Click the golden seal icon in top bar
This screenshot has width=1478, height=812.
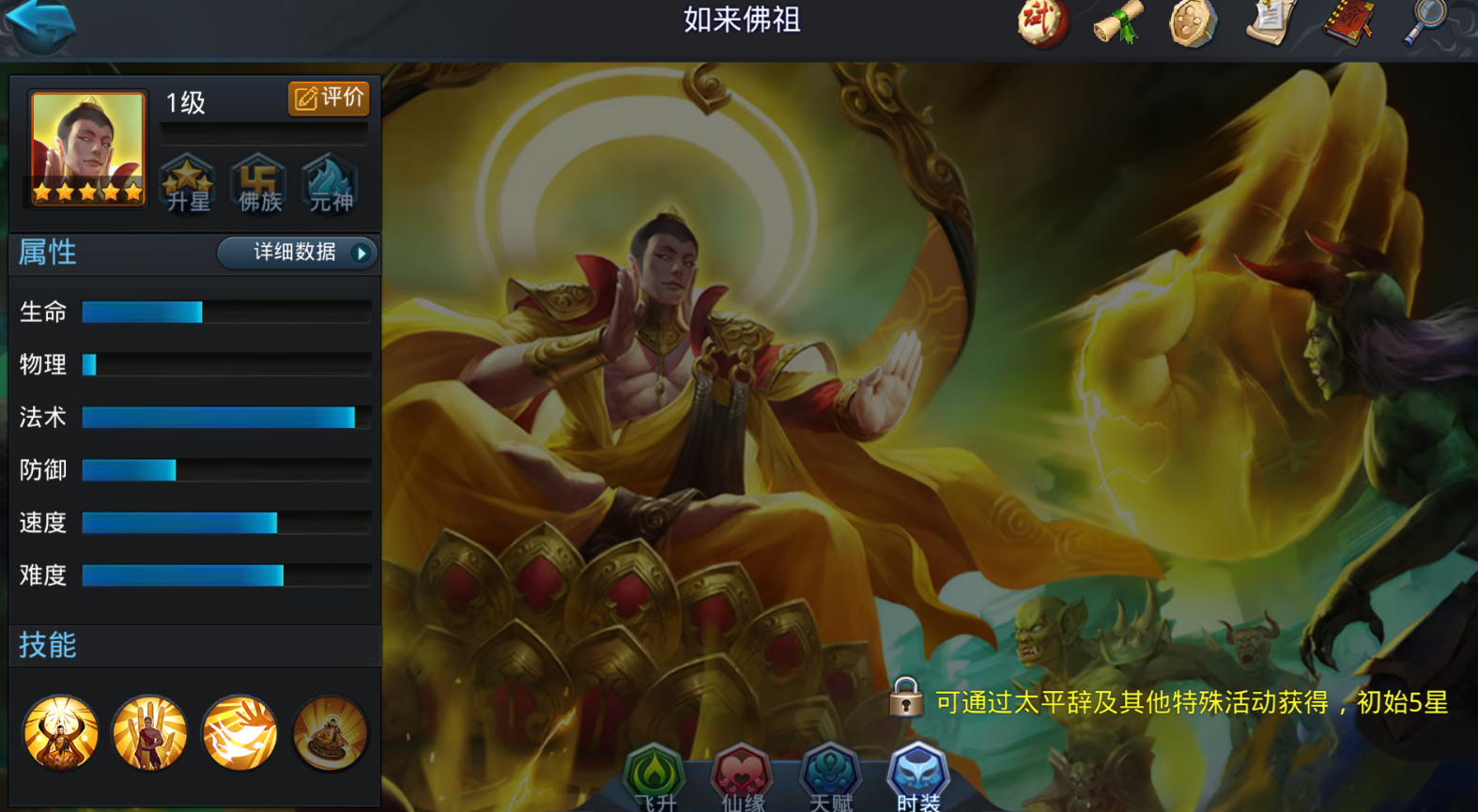(1192, 25)
